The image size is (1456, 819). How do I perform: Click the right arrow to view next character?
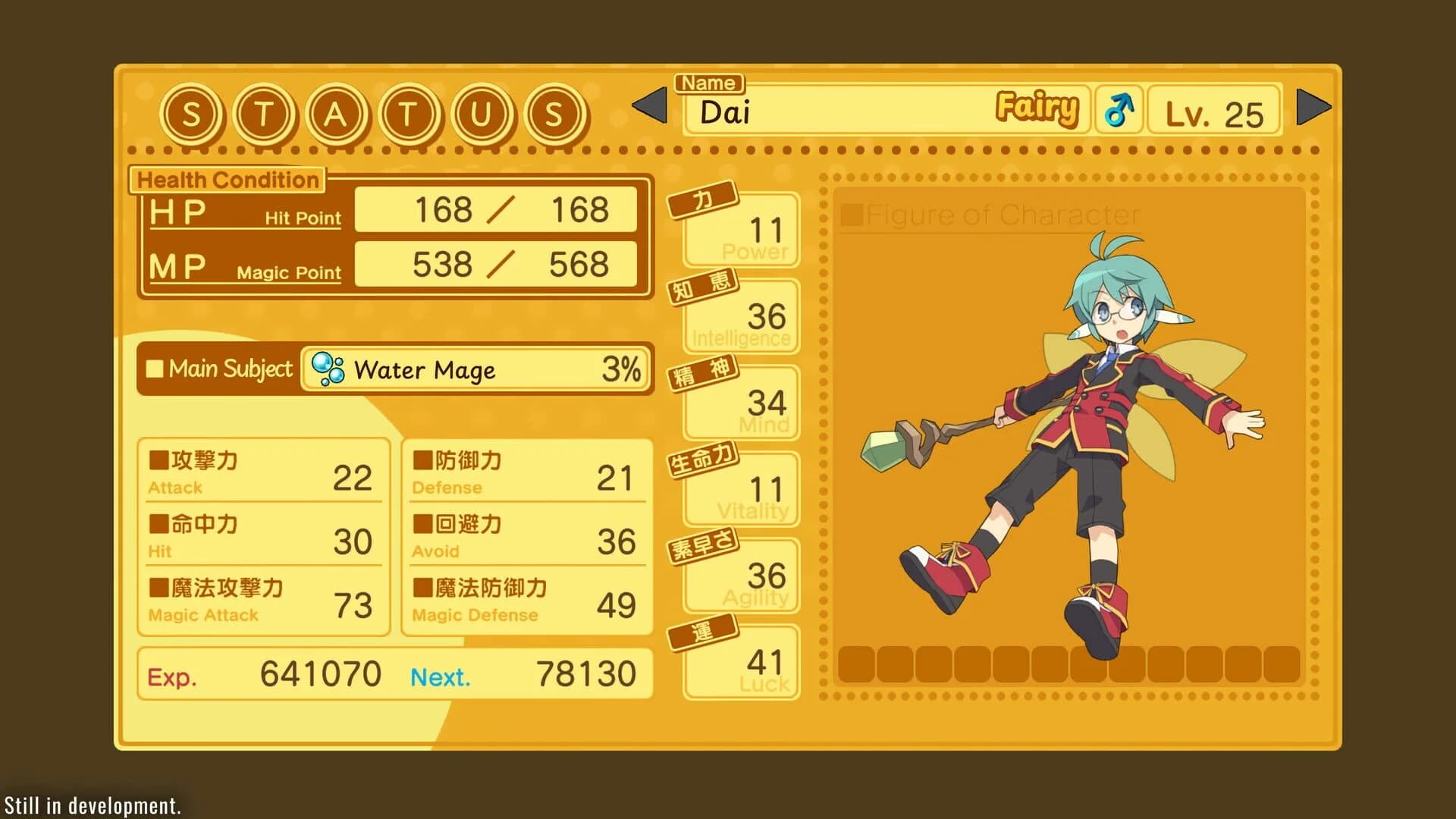tap(1311, 106)
